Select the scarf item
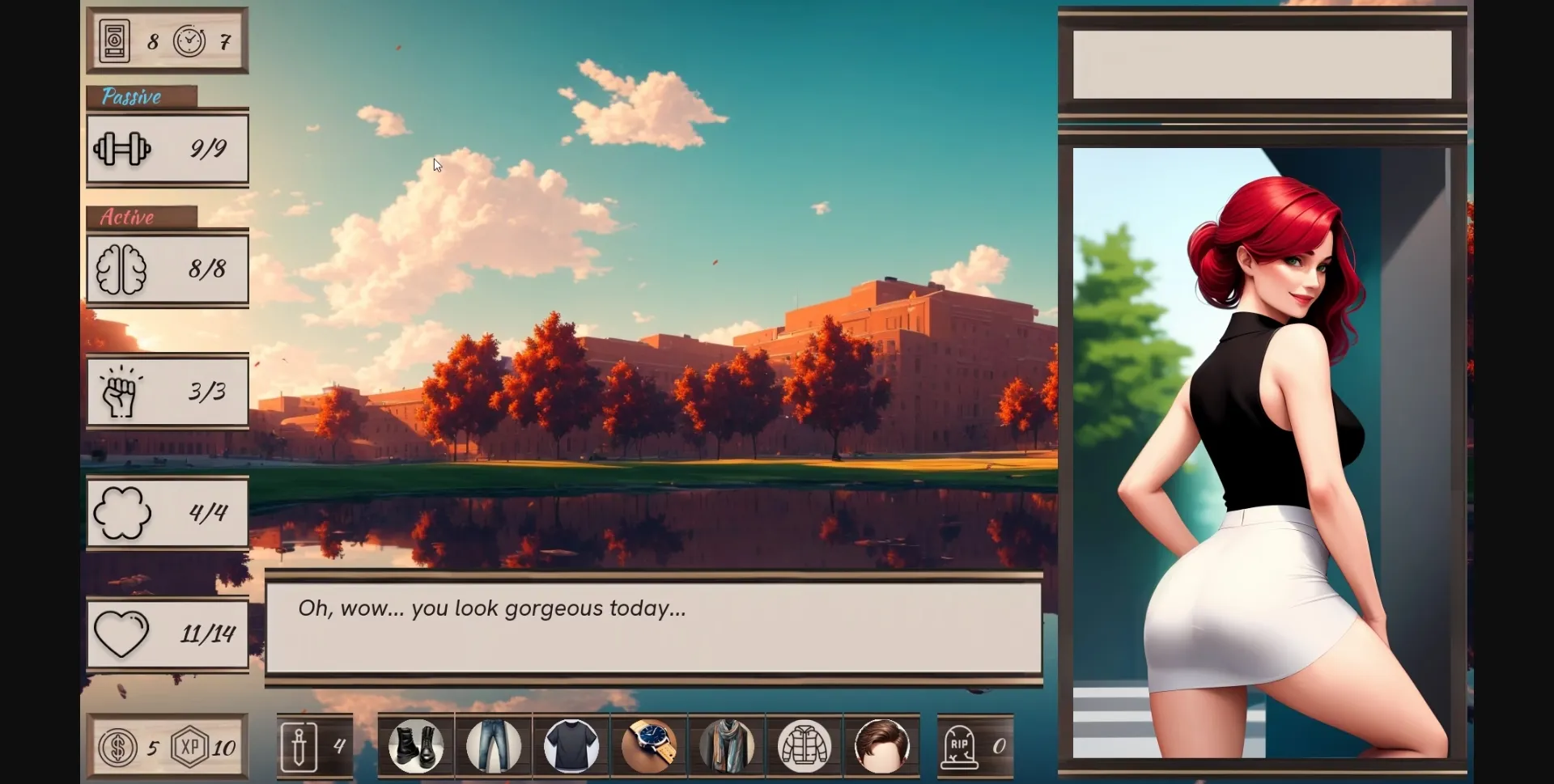 tap(727, 746)
